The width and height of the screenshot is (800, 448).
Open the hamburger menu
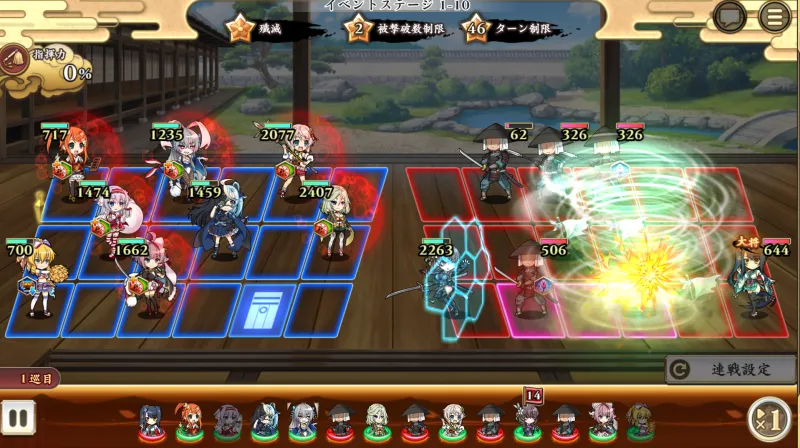774,16
